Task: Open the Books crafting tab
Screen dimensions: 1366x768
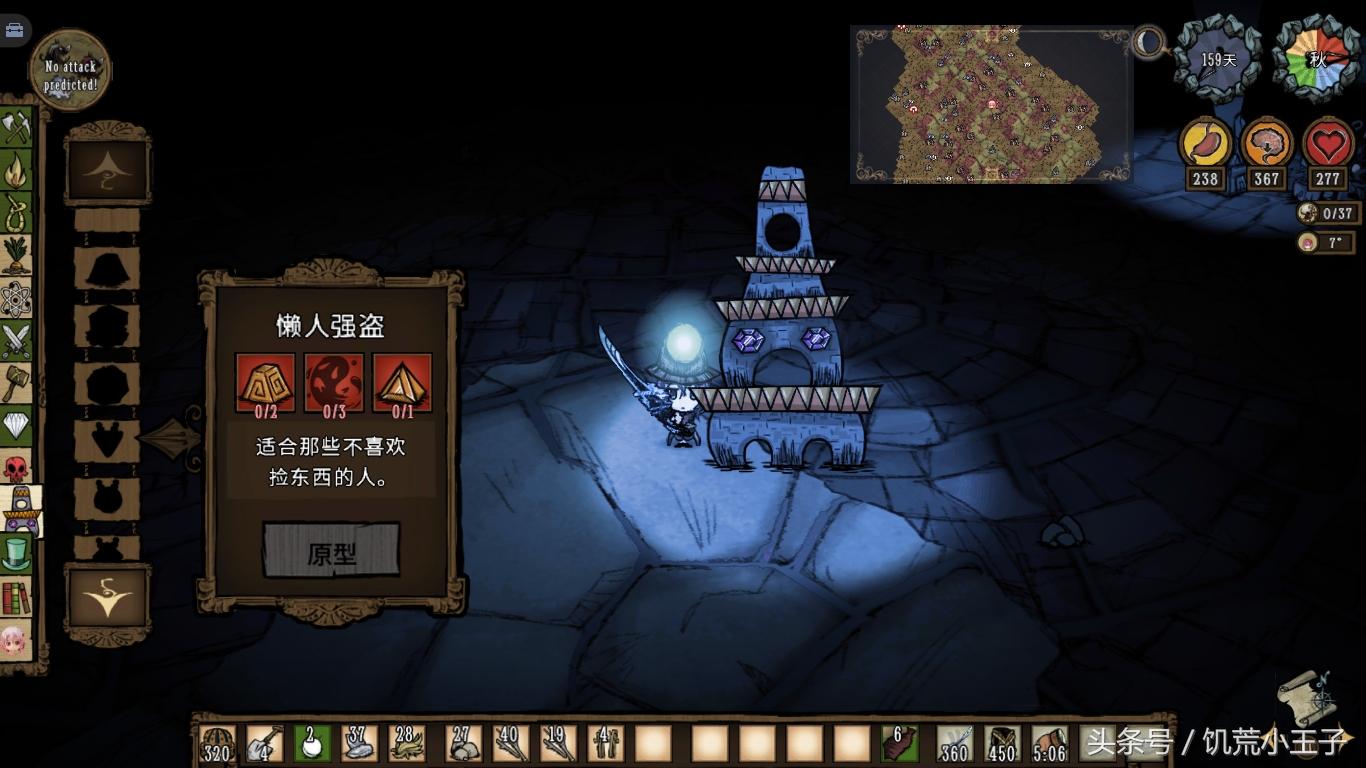Action: 16,597
